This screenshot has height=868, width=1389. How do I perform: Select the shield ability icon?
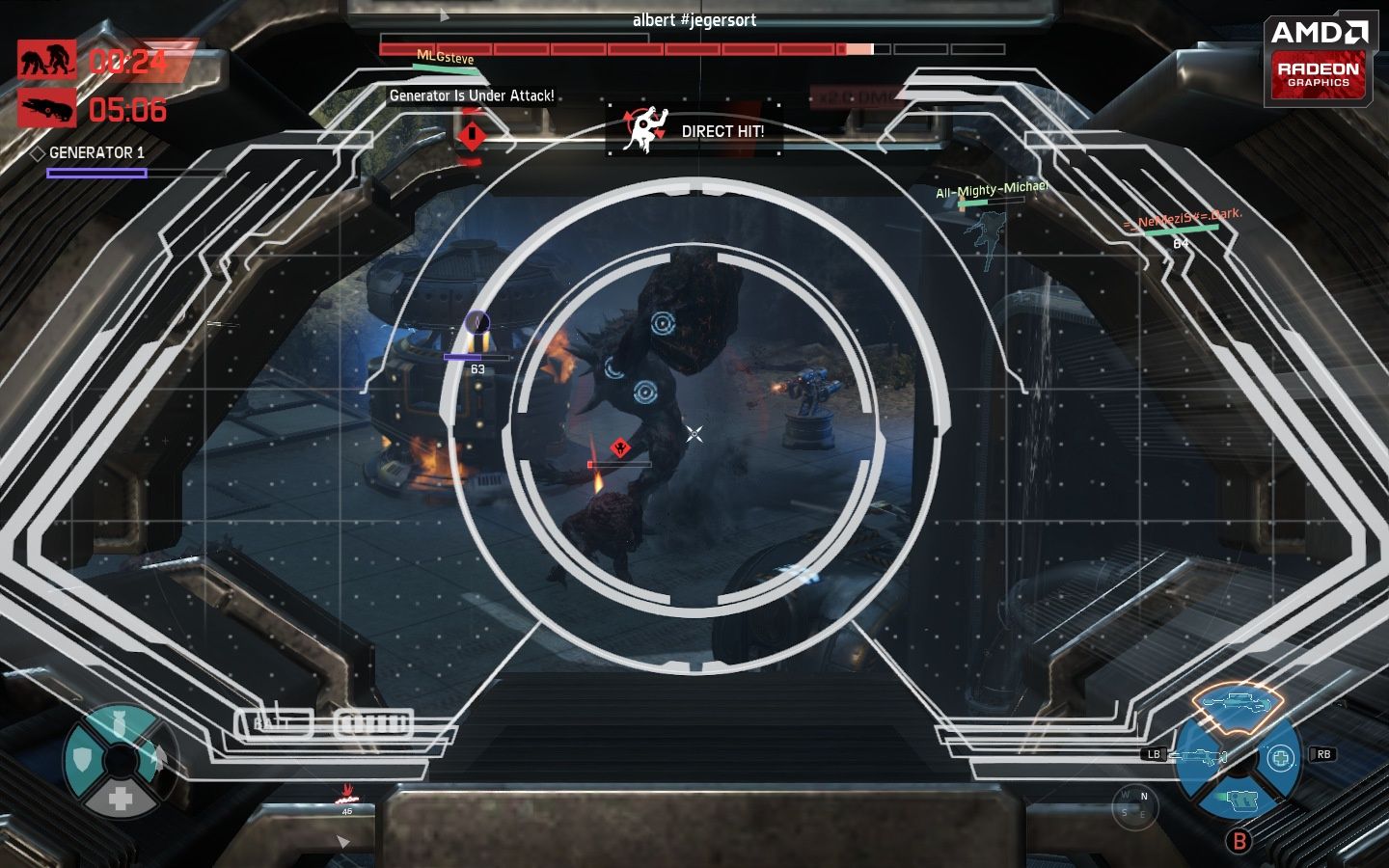point(85,761)
